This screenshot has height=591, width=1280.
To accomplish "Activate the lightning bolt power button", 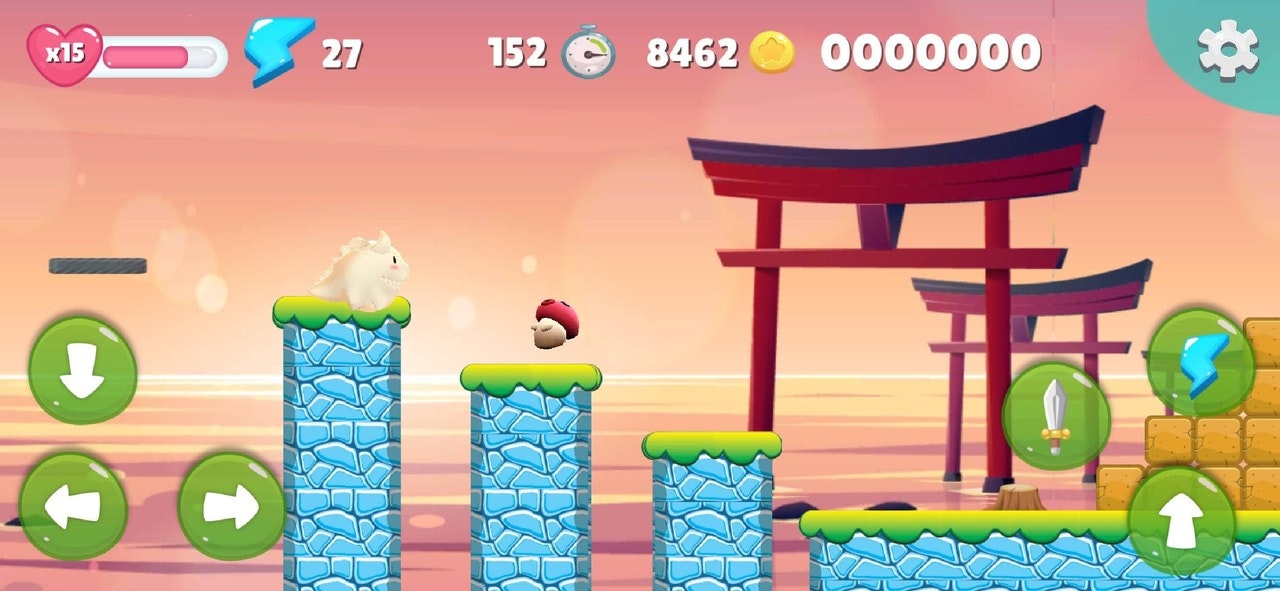I will coord(1200,362).
